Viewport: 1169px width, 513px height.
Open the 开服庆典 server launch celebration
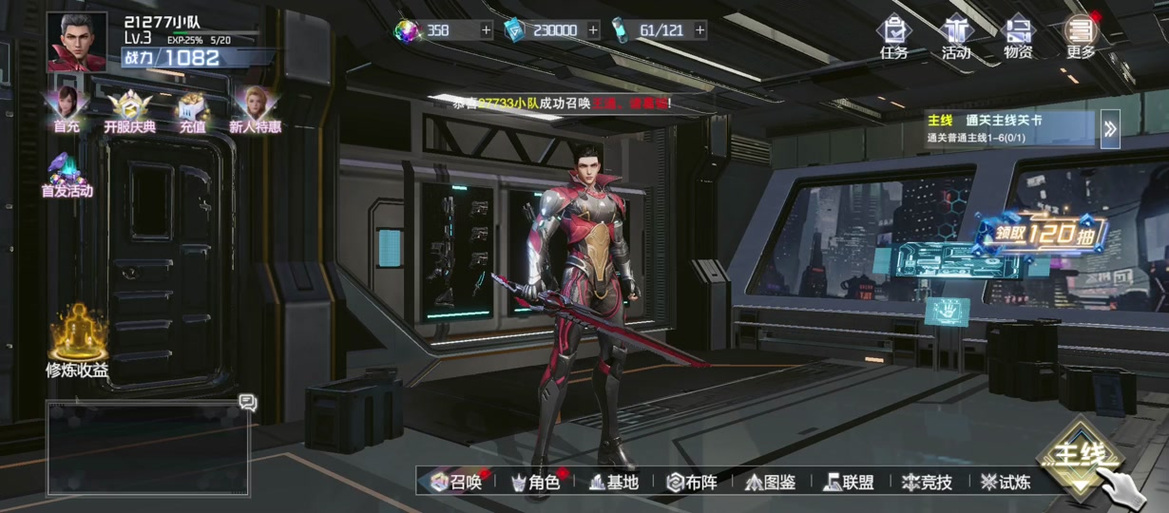tap(130, 110)
